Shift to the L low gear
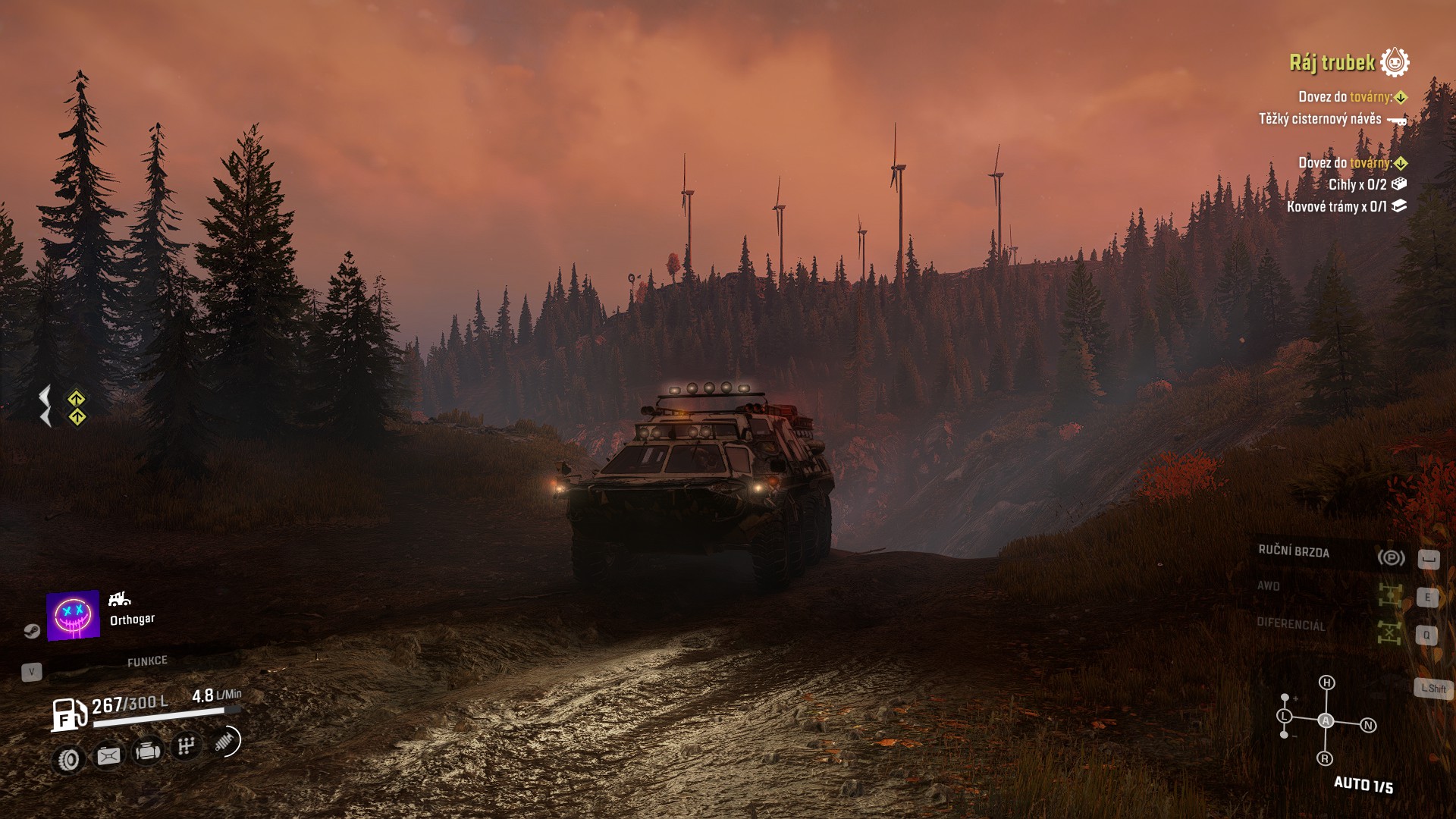Image resolution: width=1456 pixels, height=819 pixels. pyautogui.click(x=1284, y=716)
